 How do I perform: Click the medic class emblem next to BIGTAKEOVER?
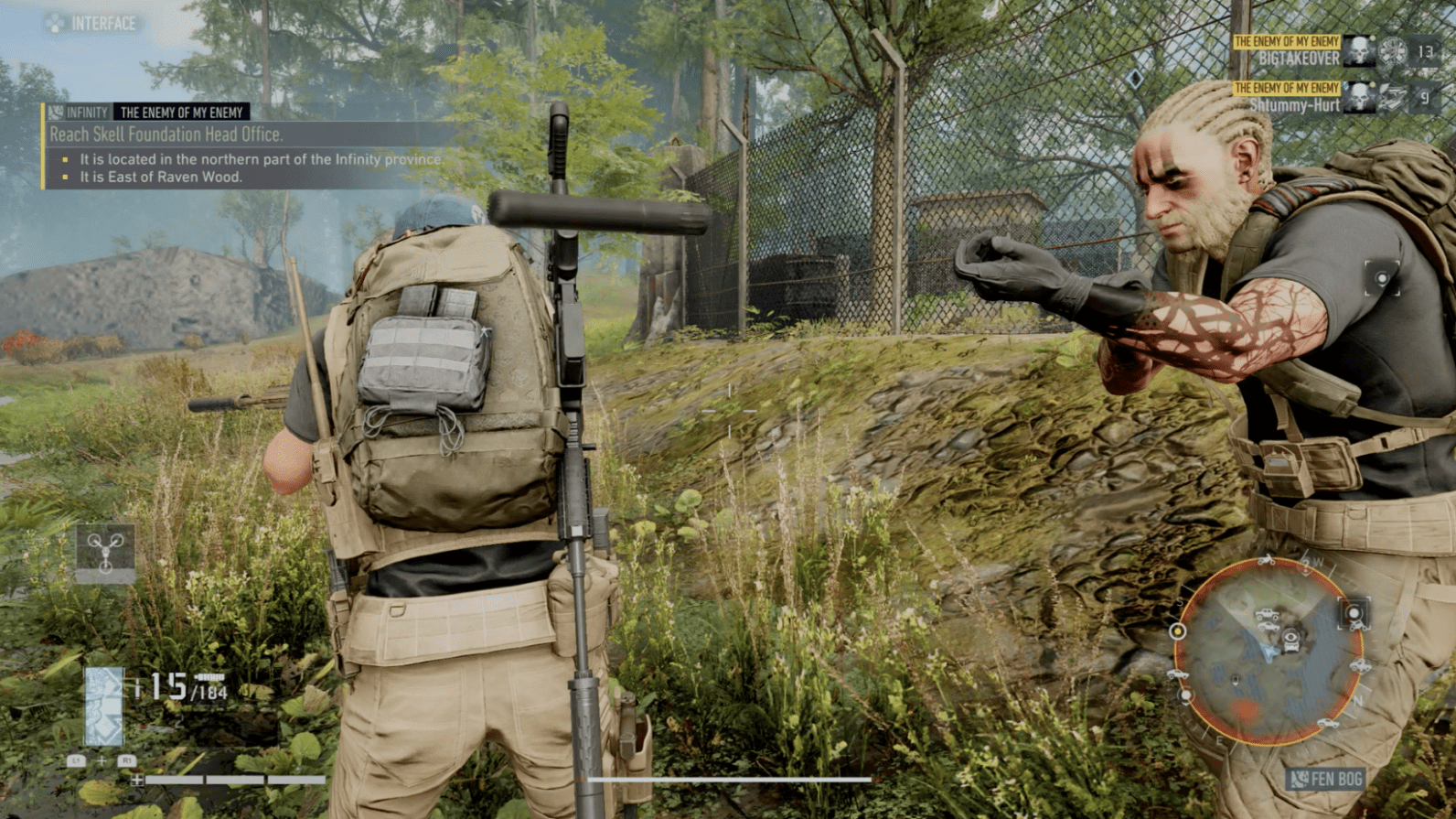[1391, 51]
